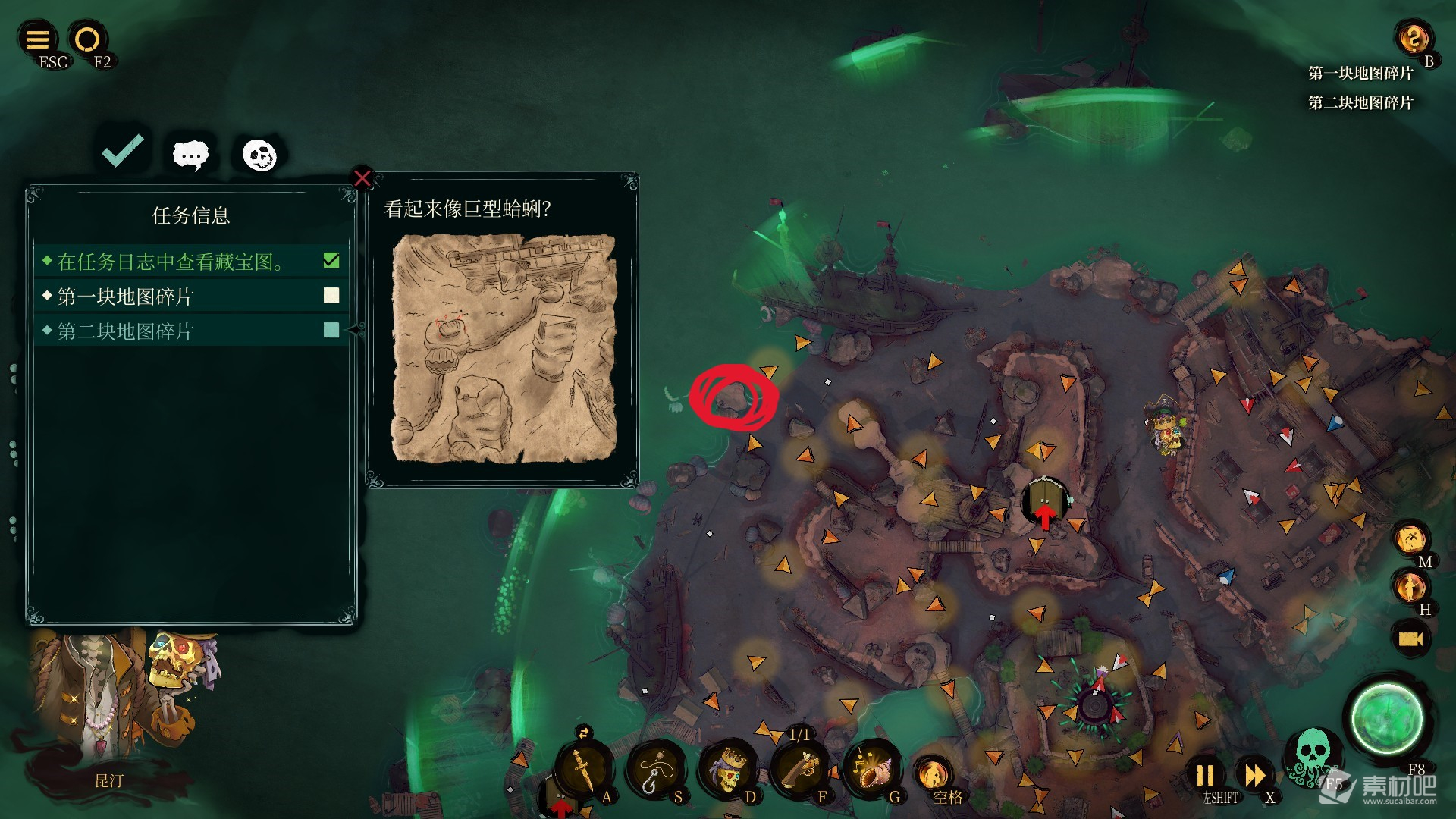Enlarge the treasure map sketch thumbnail
1456x819 pixels.
coord(504,348)
